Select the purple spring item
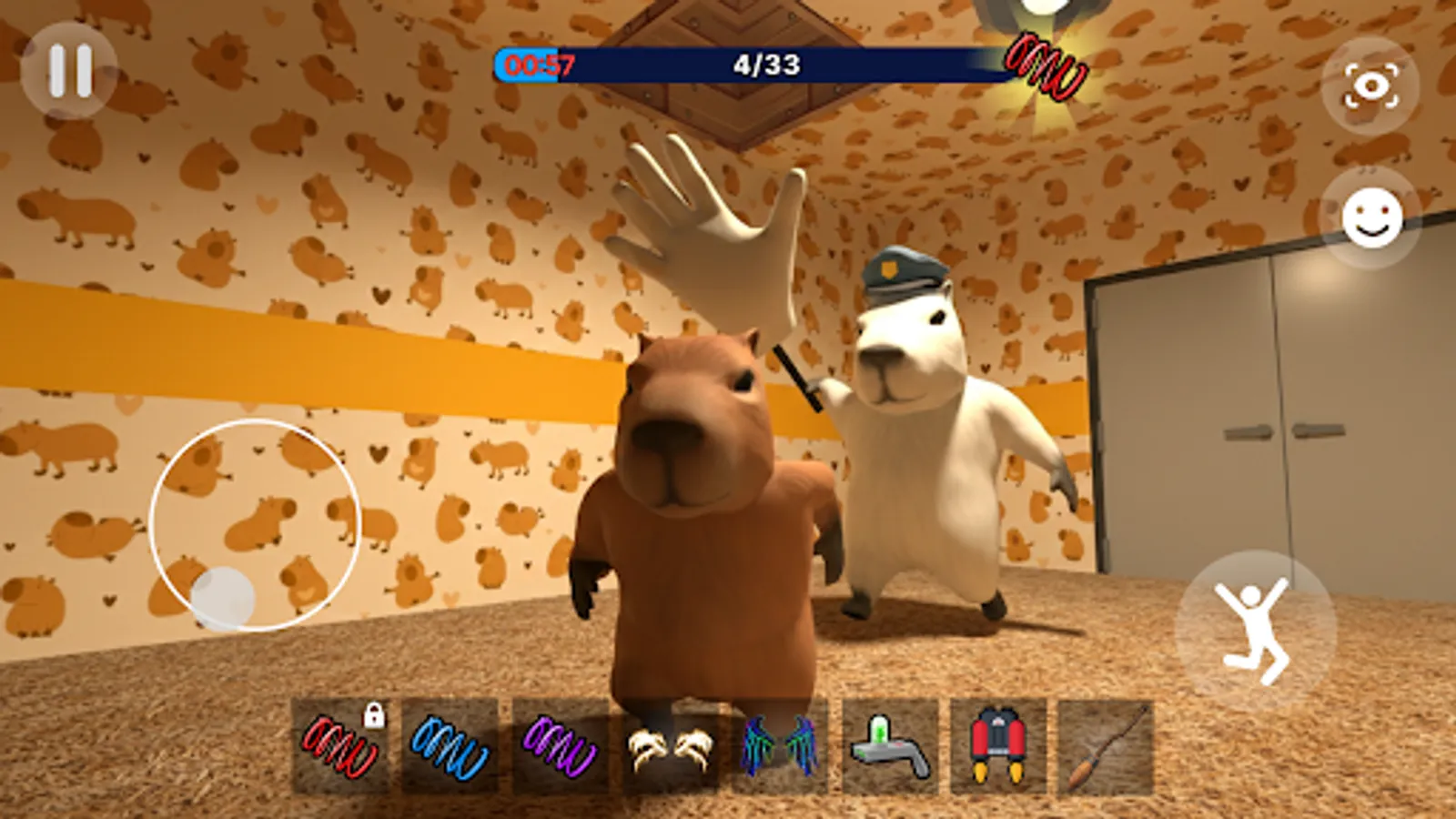 pyautogui.click(x=562, y=744)
